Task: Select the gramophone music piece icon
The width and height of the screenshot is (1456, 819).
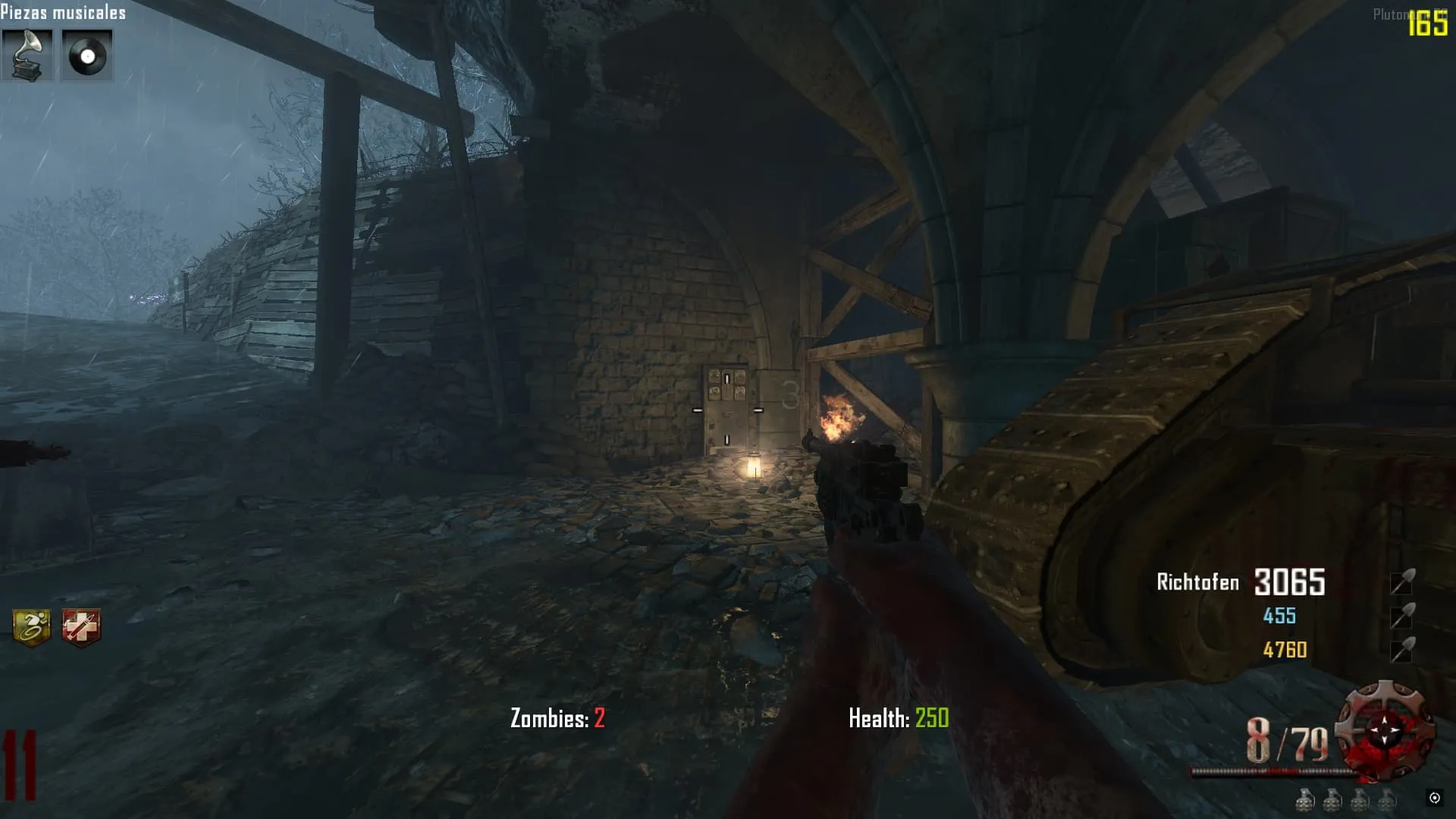Action: (27, 55)
